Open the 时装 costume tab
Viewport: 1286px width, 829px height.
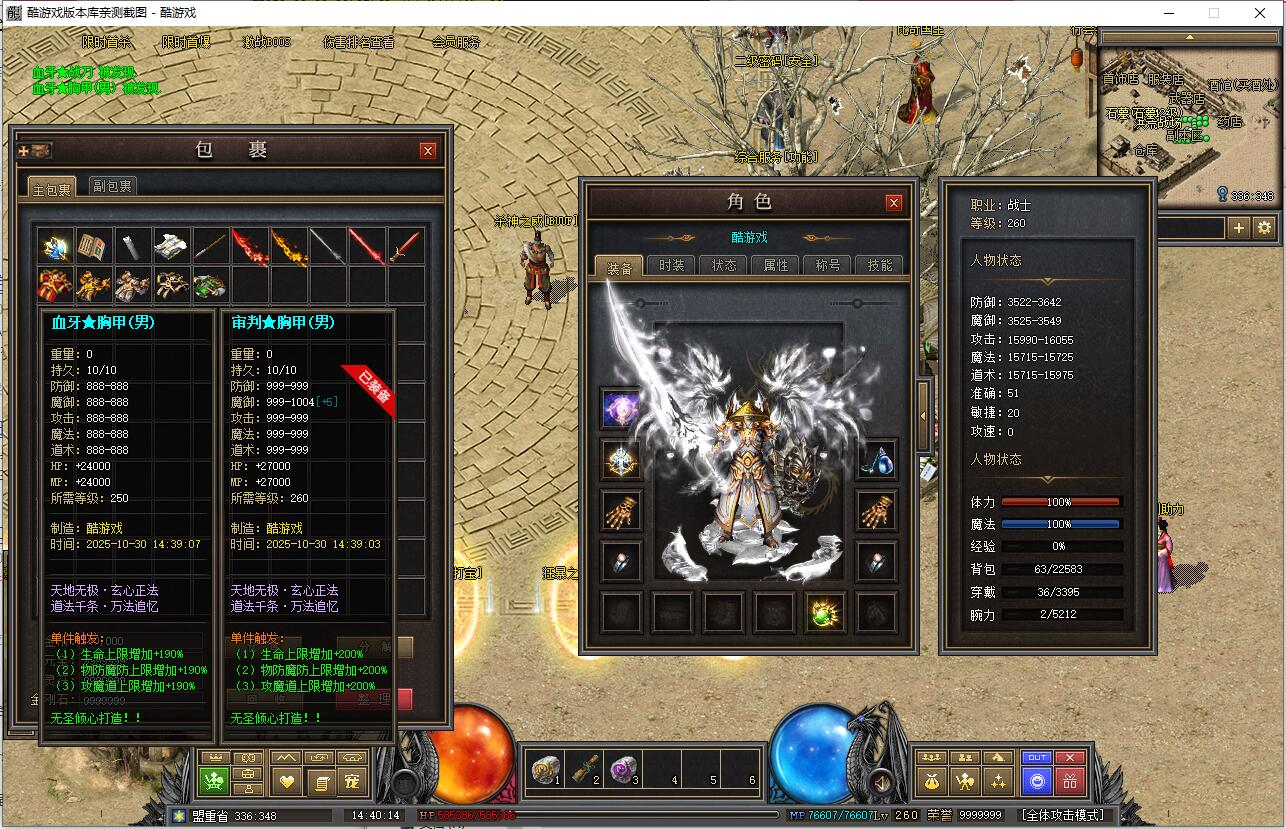(672, 266)
